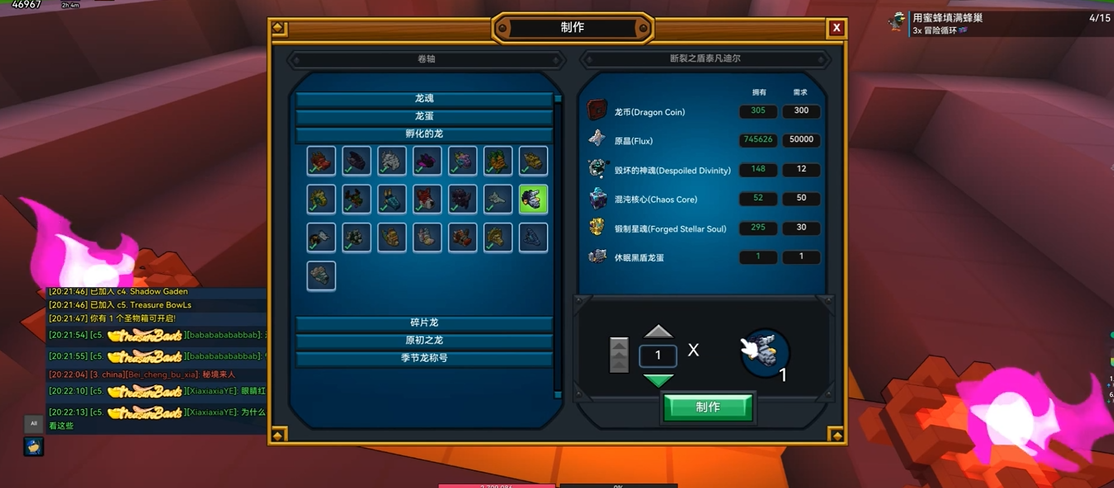Click the craft quantity number field
The height and width of the screenshot is (488, 1114).
tap(658, 355)
